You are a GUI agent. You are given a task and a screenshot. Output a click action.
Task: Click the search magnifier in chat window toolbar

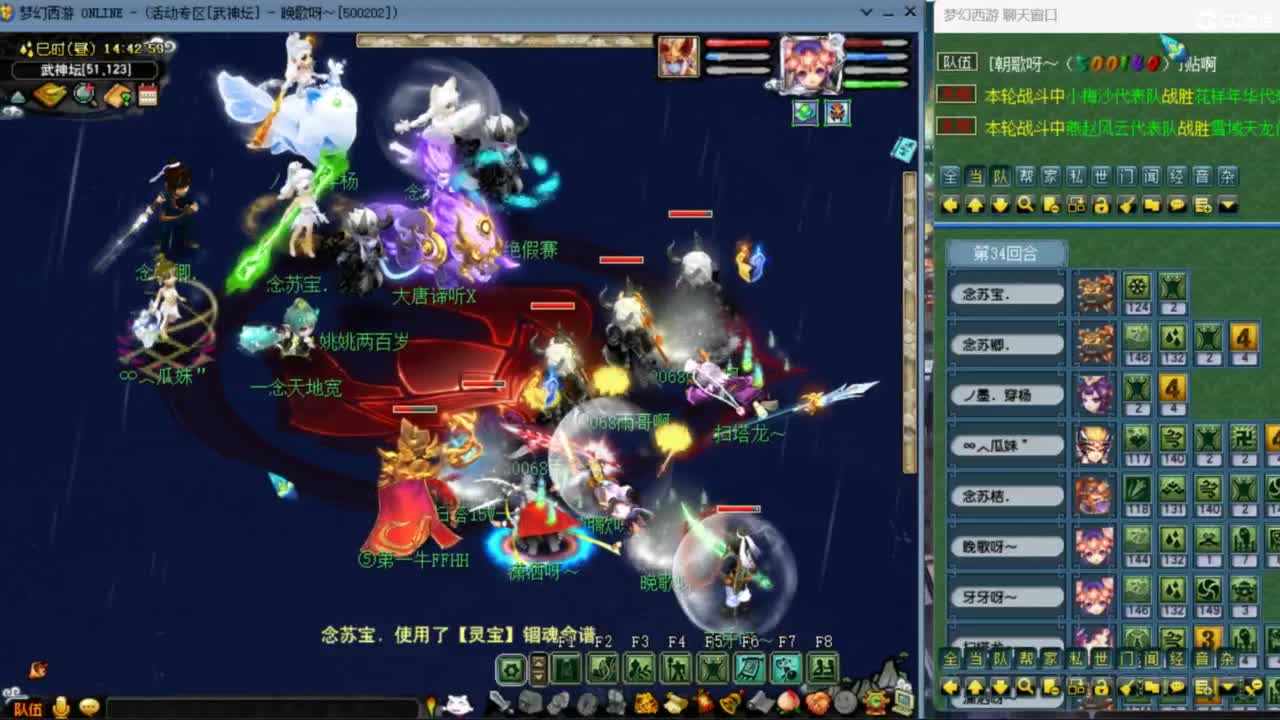point(1023,204)
